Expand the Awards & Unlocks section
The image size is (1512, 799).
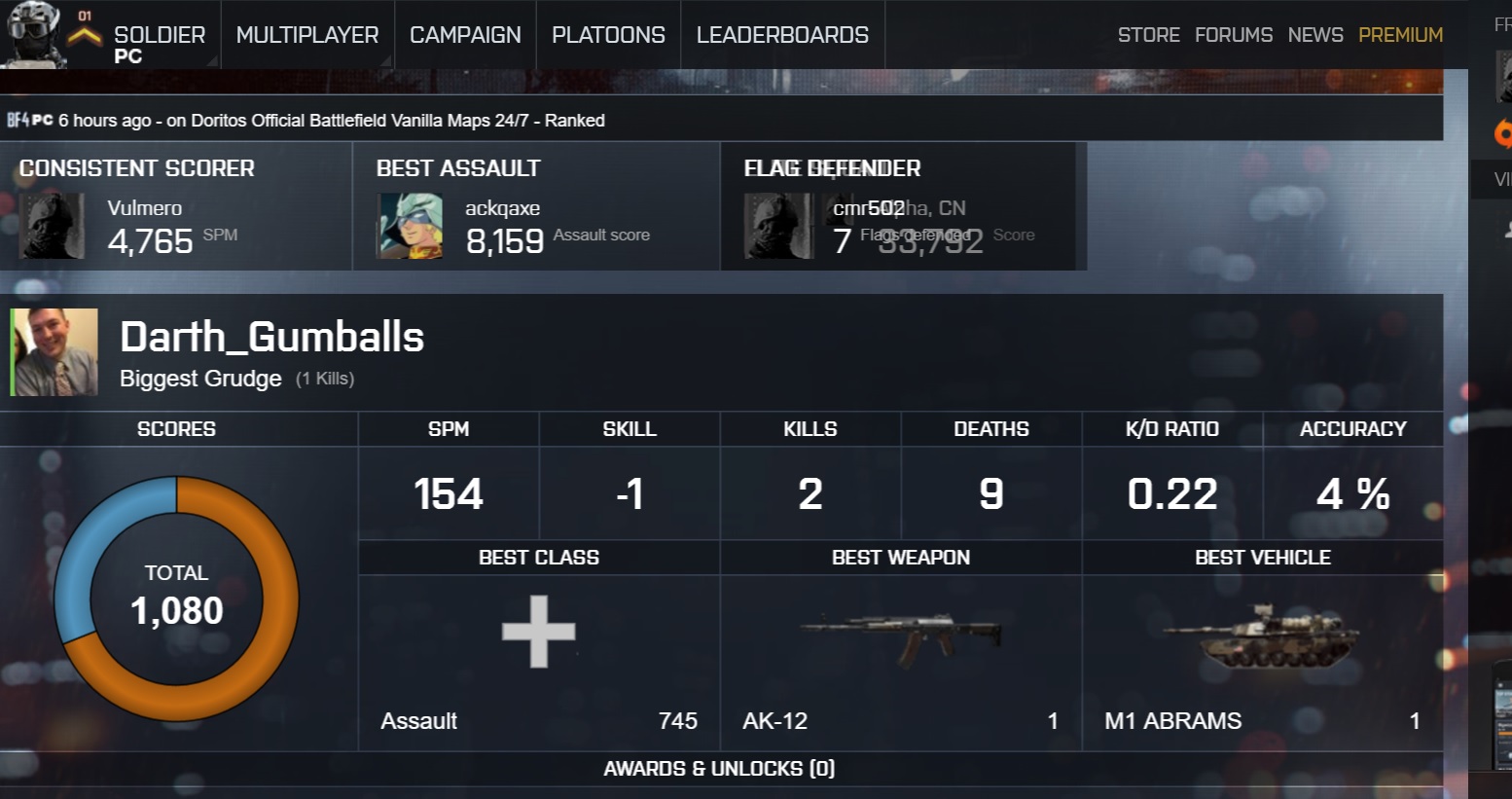coord(719,769)
